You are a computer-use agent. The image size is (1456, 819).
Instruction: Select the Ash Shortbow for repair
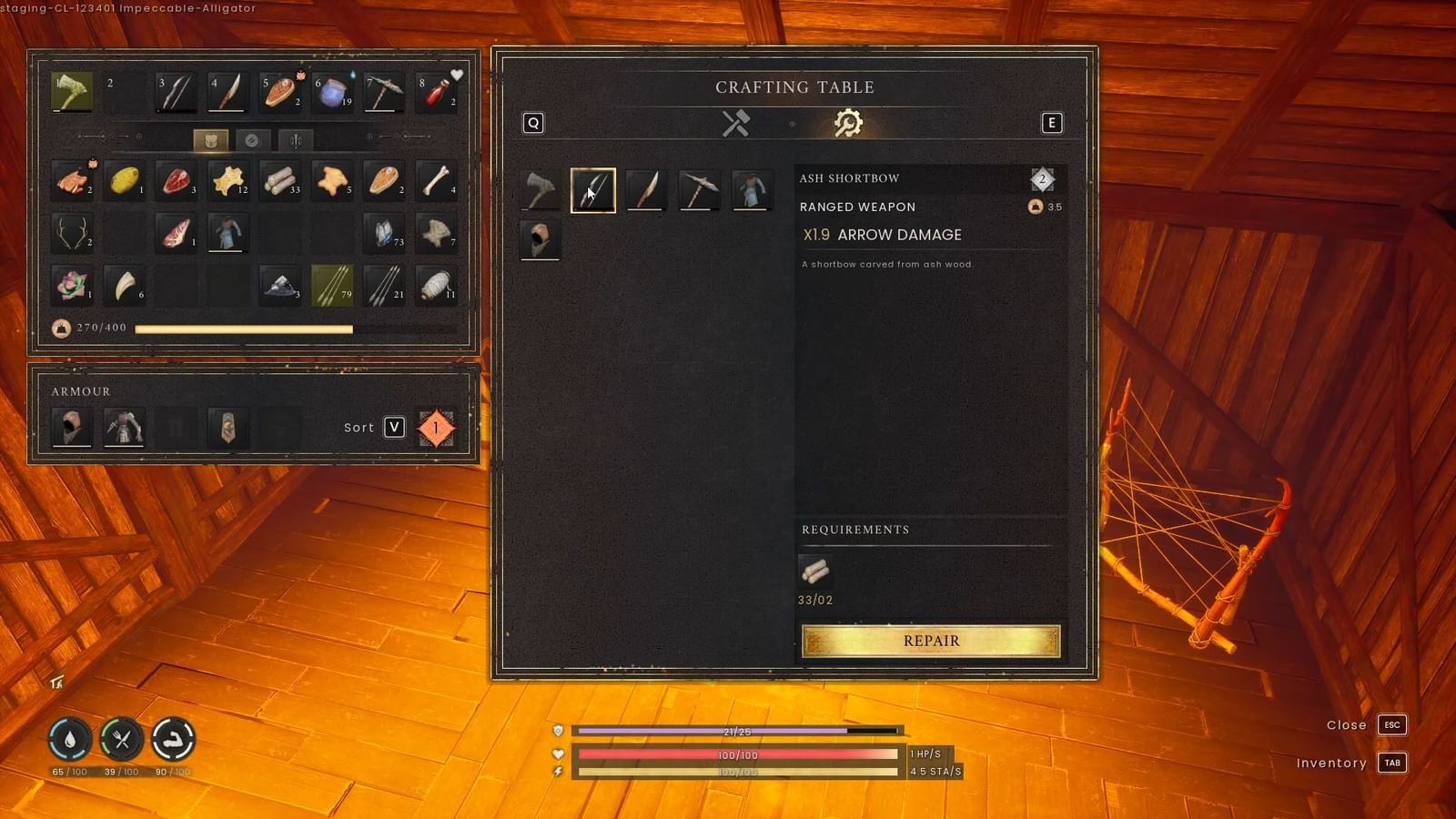coord(592,190)
